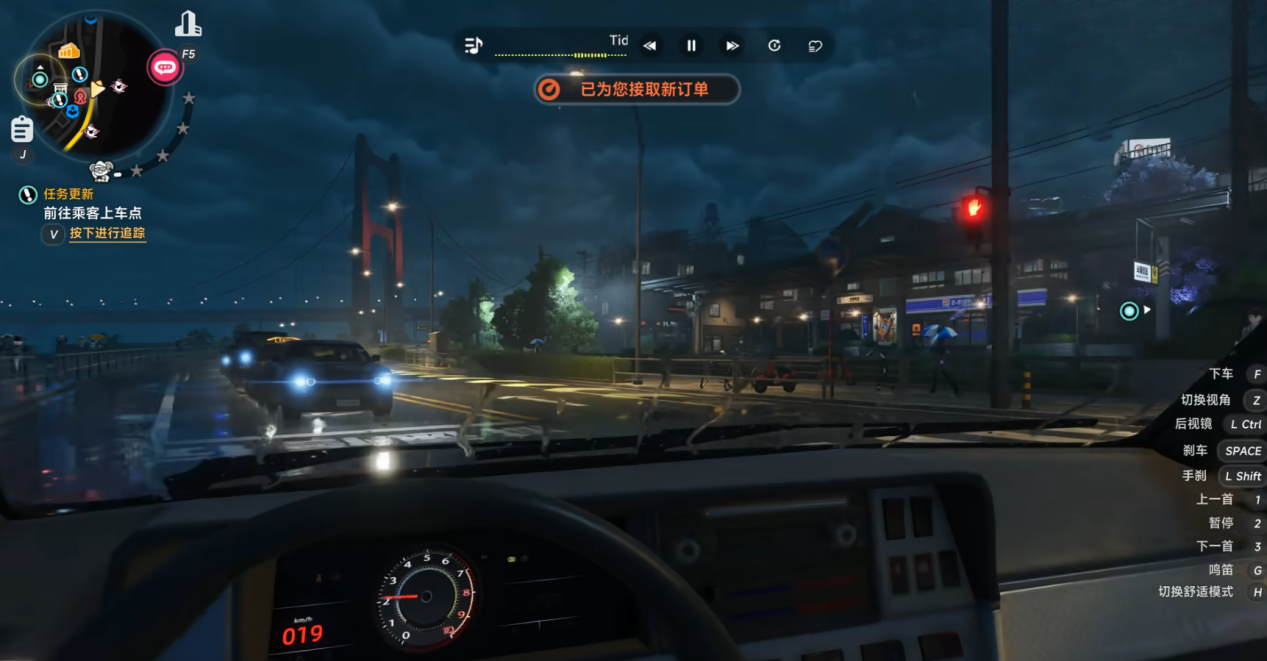Skip back to the previous song
Viewport: 1267px width, 661px height.
650,45
